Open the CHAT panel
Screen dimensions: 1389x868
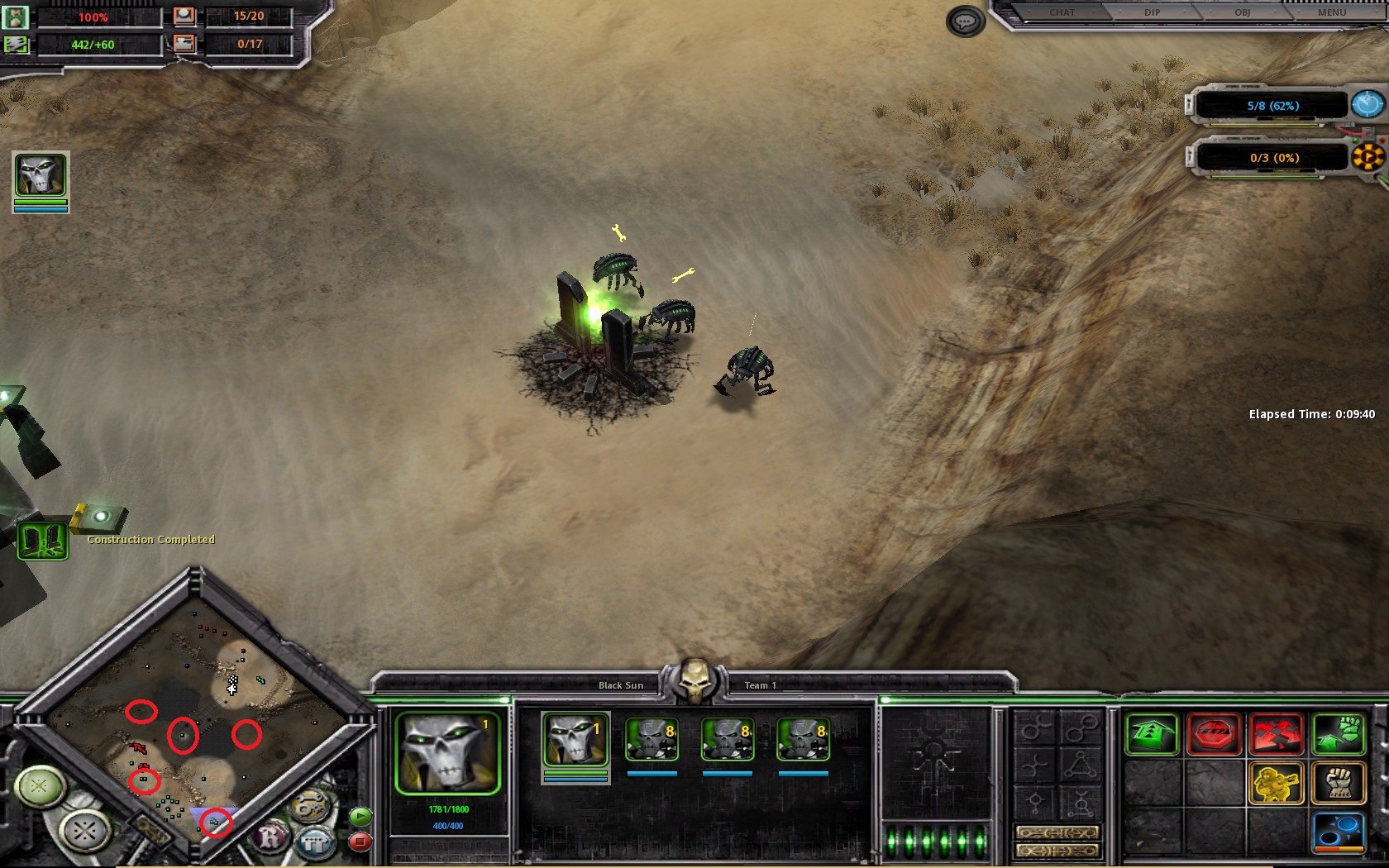coord(1062,12)
